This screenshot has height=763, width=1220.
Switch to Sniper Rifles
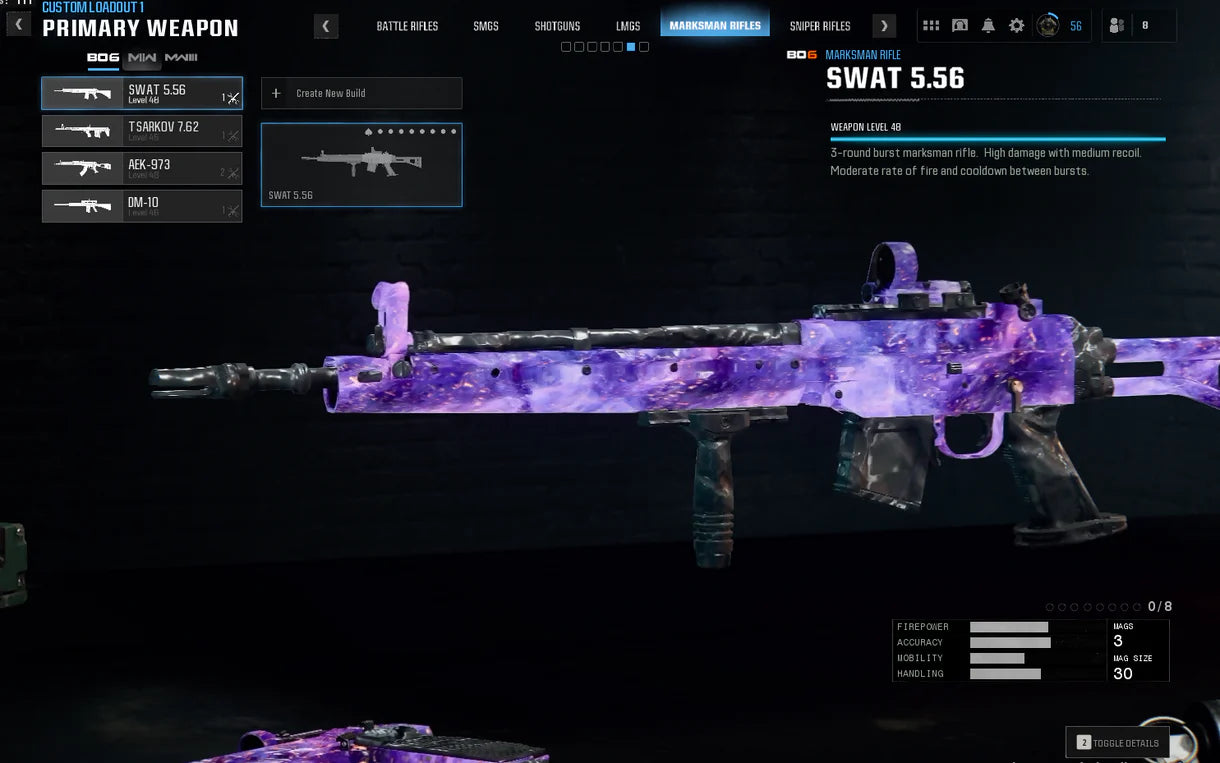pyautogui.click(x=820, y=26)
